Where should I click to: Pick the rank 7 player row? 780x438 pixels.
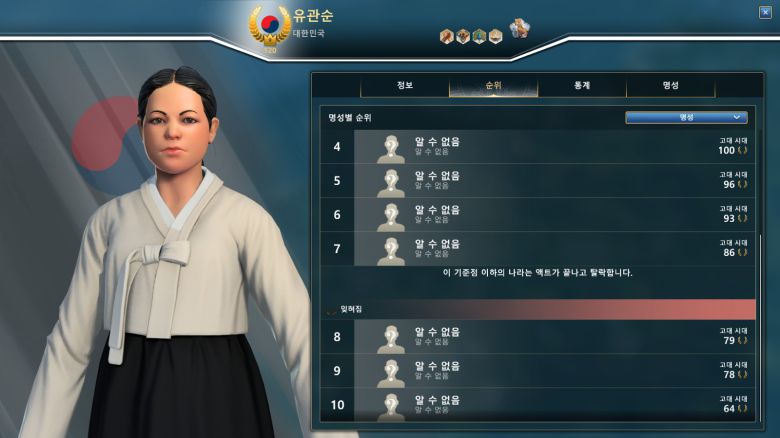coord(540,249)
